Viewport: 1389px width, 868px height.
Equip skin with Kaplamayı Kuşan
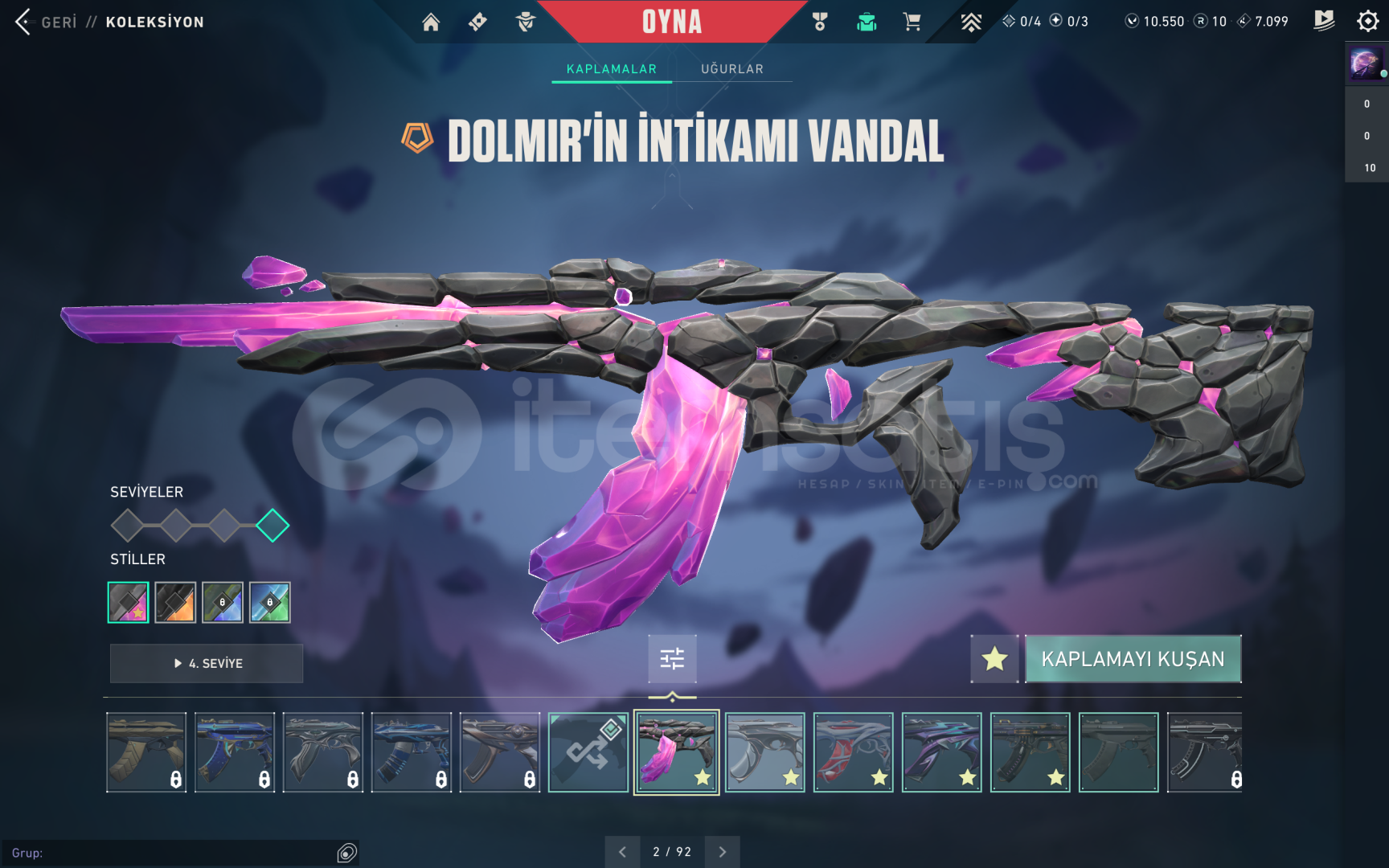point(1133,659)
